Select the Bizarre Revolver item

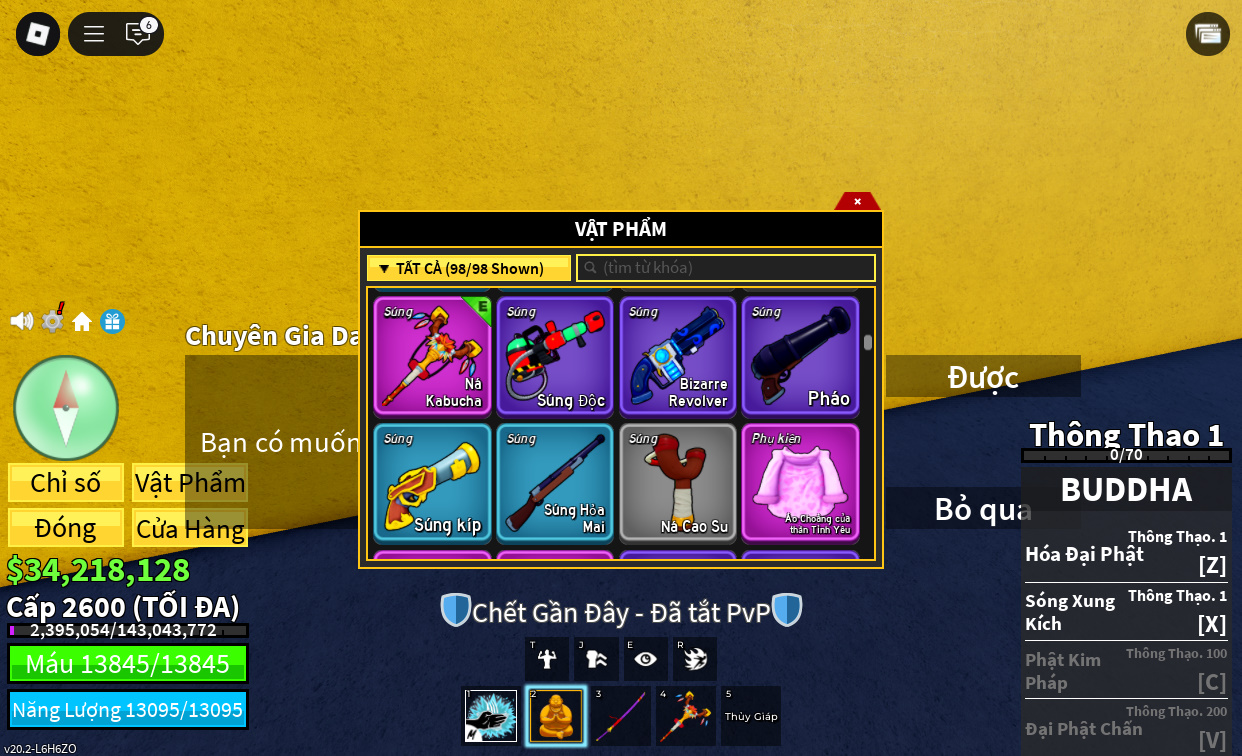coord(678,355)
